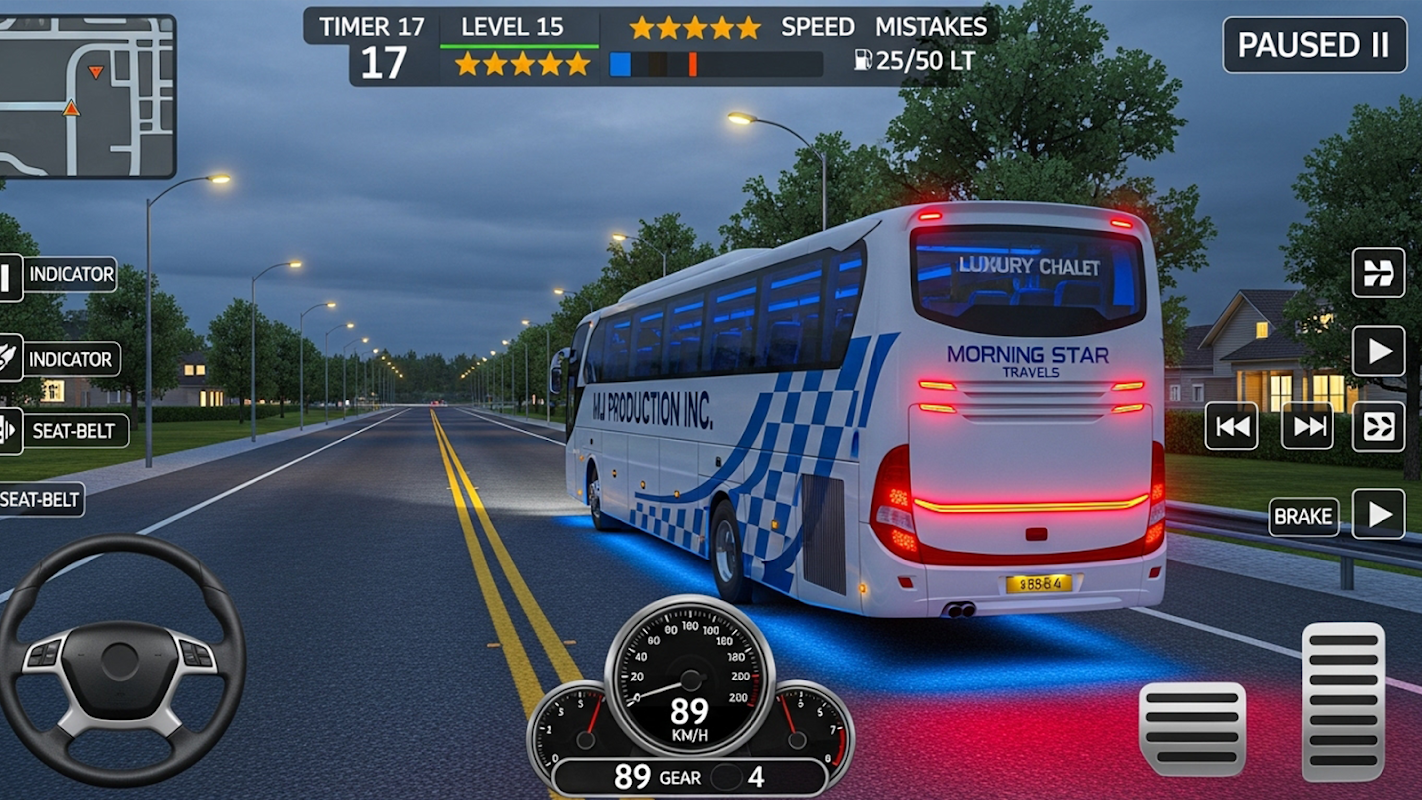Image resolution: width=1422 pixels, height=800 pixels.
Task: Open the minimap
Action: 88,97
